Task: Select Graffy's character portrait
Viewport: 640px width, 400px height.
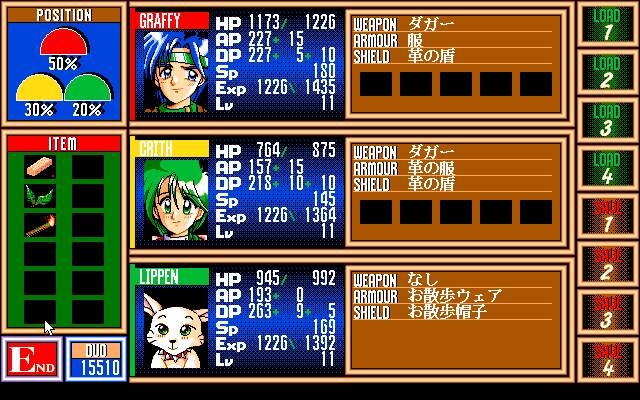Action: point(169,73)
